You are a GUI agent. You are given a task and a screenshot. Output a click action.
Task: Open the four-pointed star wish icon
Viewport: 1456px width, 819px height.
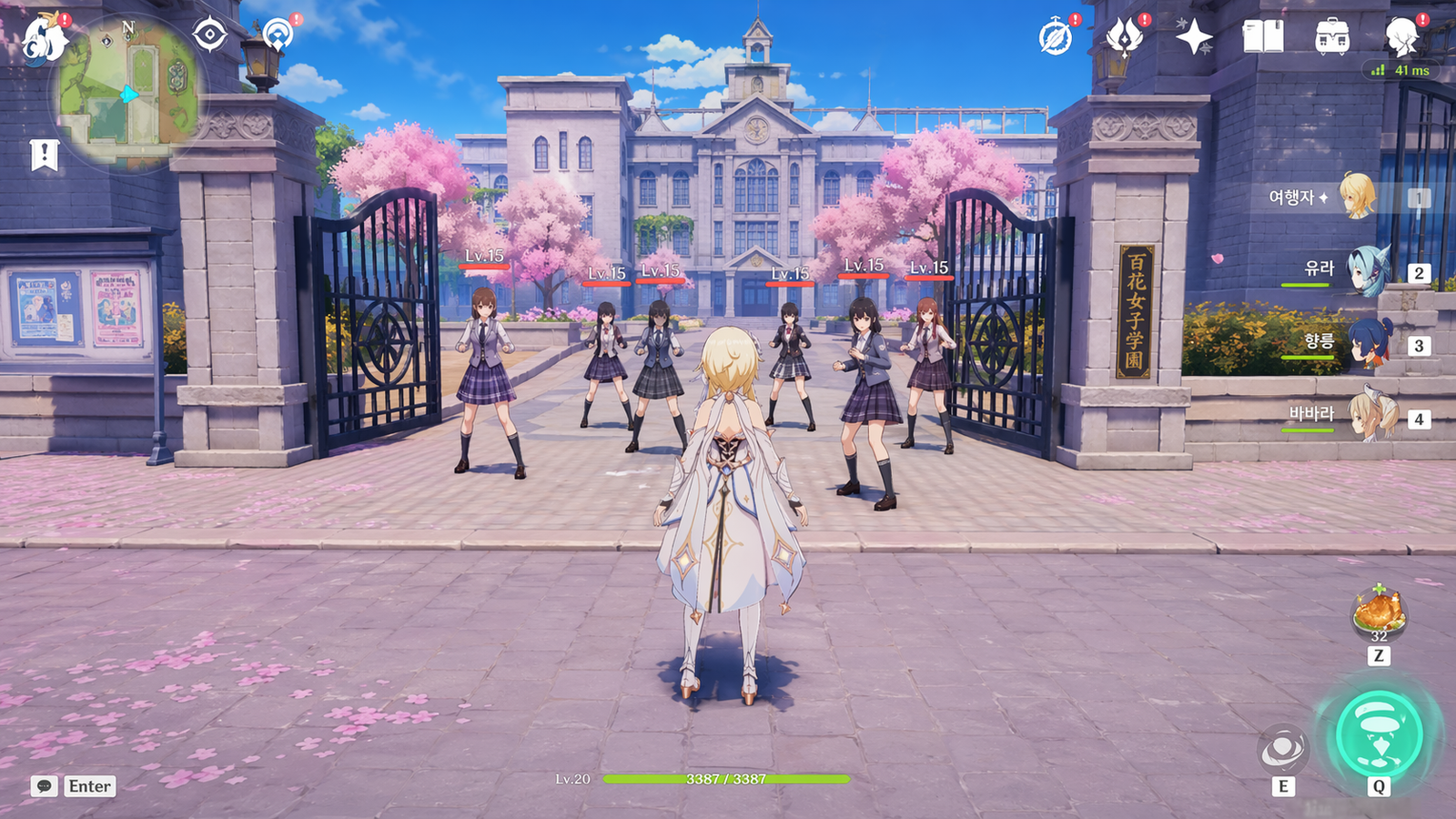pos(1193,38)
